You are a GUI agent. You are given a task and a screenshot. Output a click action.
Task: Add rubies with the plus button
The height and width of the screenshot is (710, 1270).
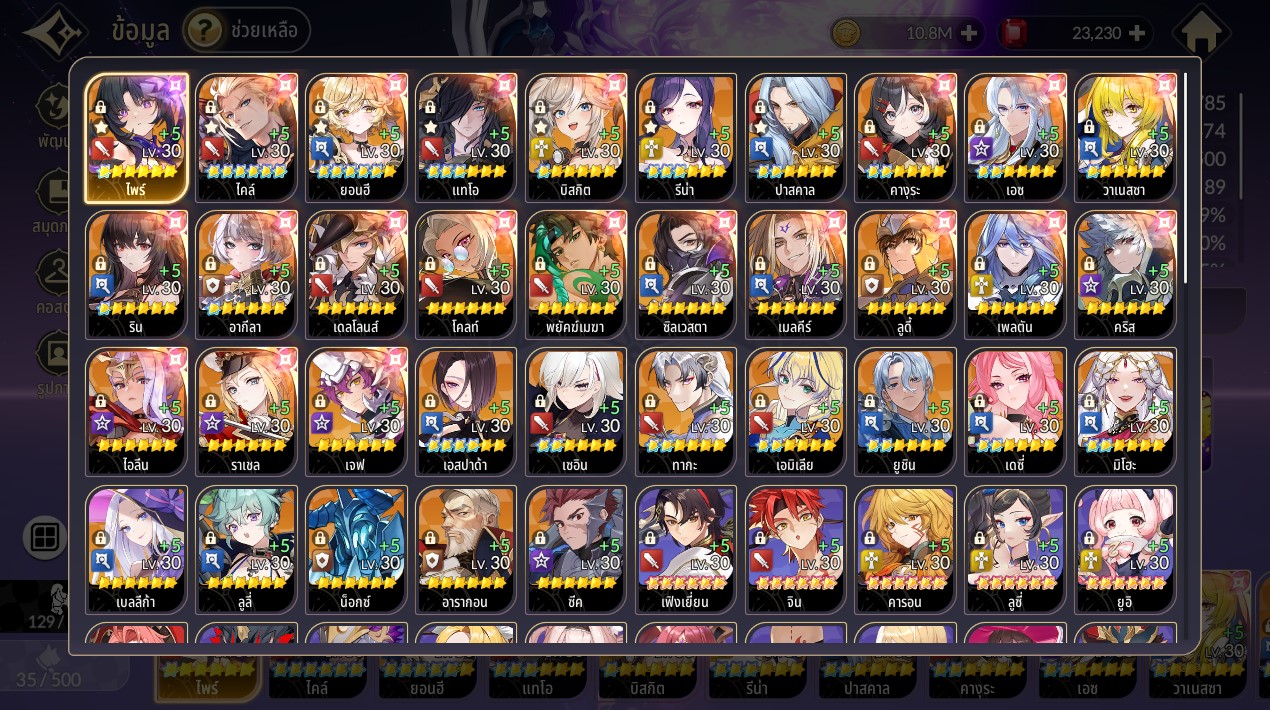[x=1136, y=33]
